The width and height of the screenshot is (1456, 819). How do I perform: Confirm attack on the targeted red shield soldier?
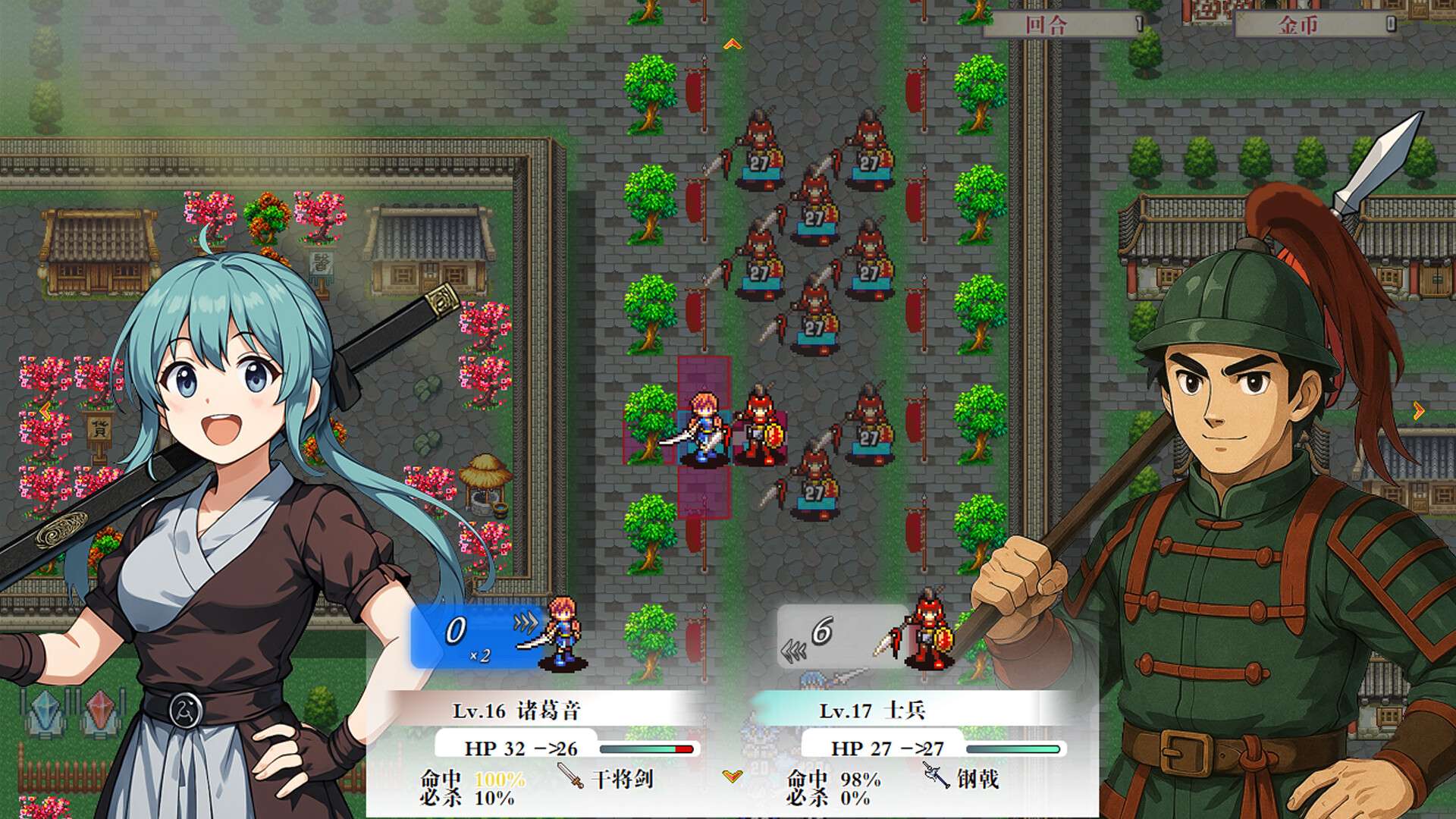[760, 427]
